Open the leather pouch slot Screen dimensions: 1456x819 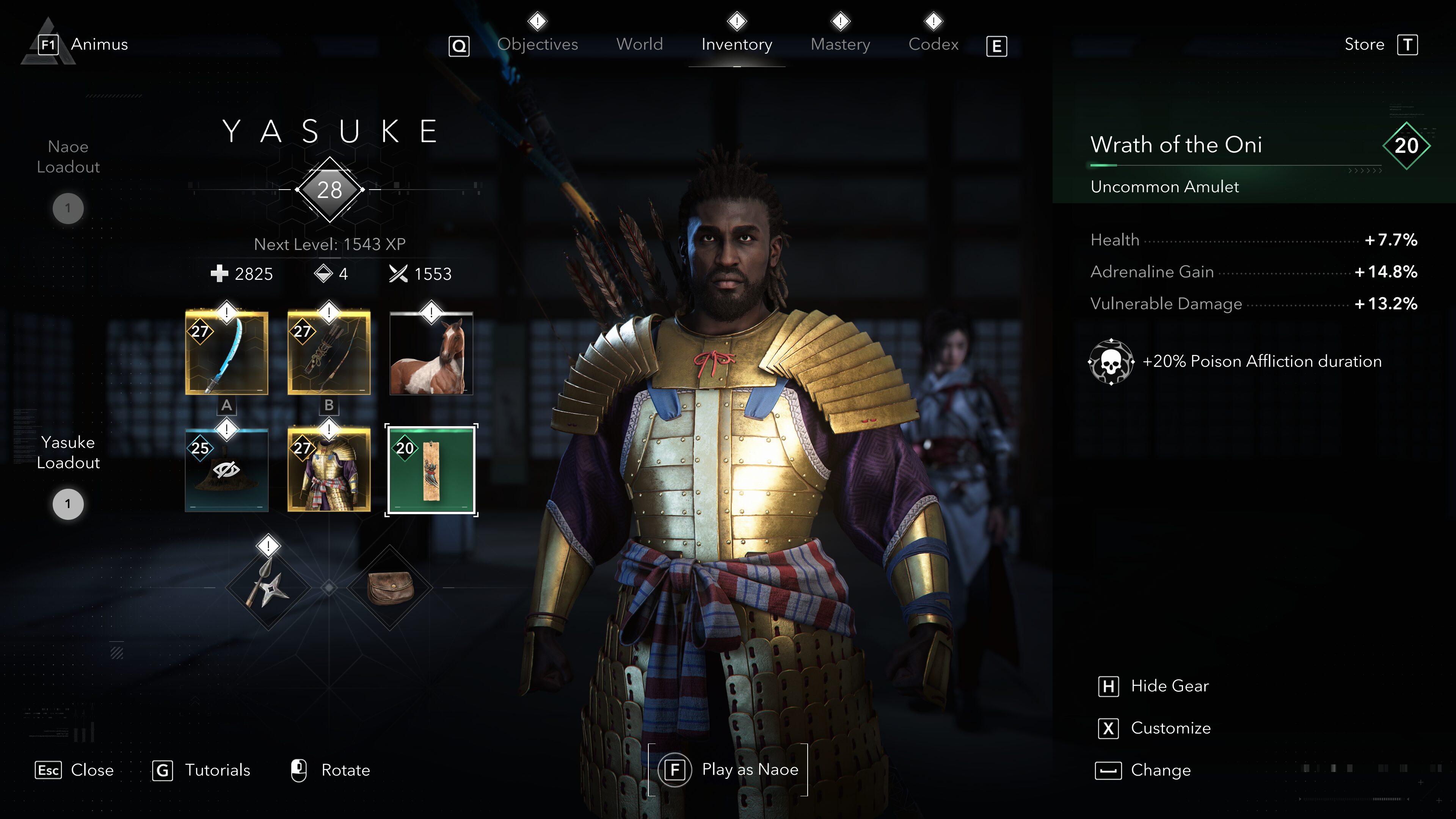click(x=390, y=588)
